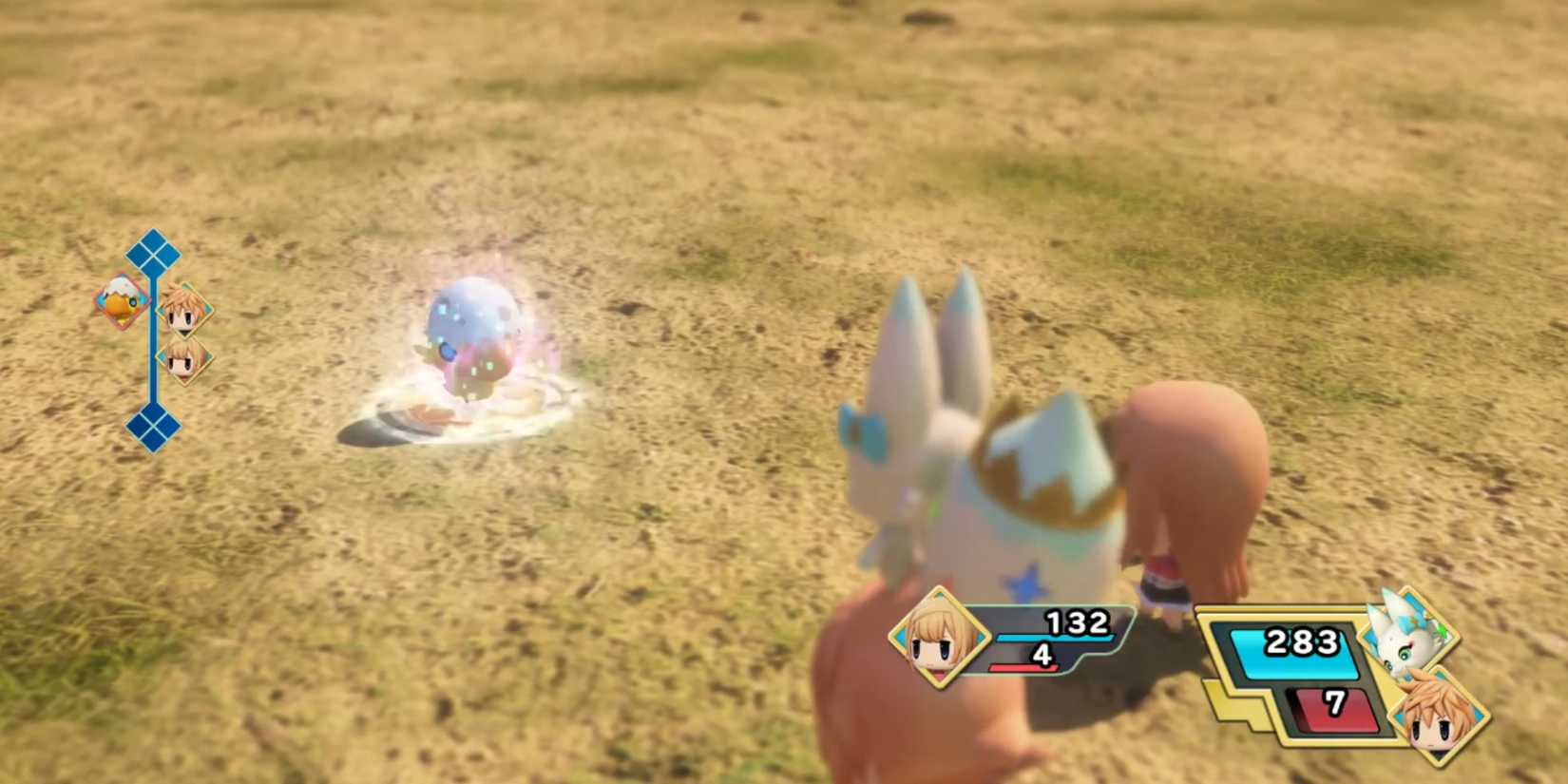The image size is (1568, 784).
Task: Click the bottom diamond marker of the ATB gauge
Action: [x=150, y=419]
